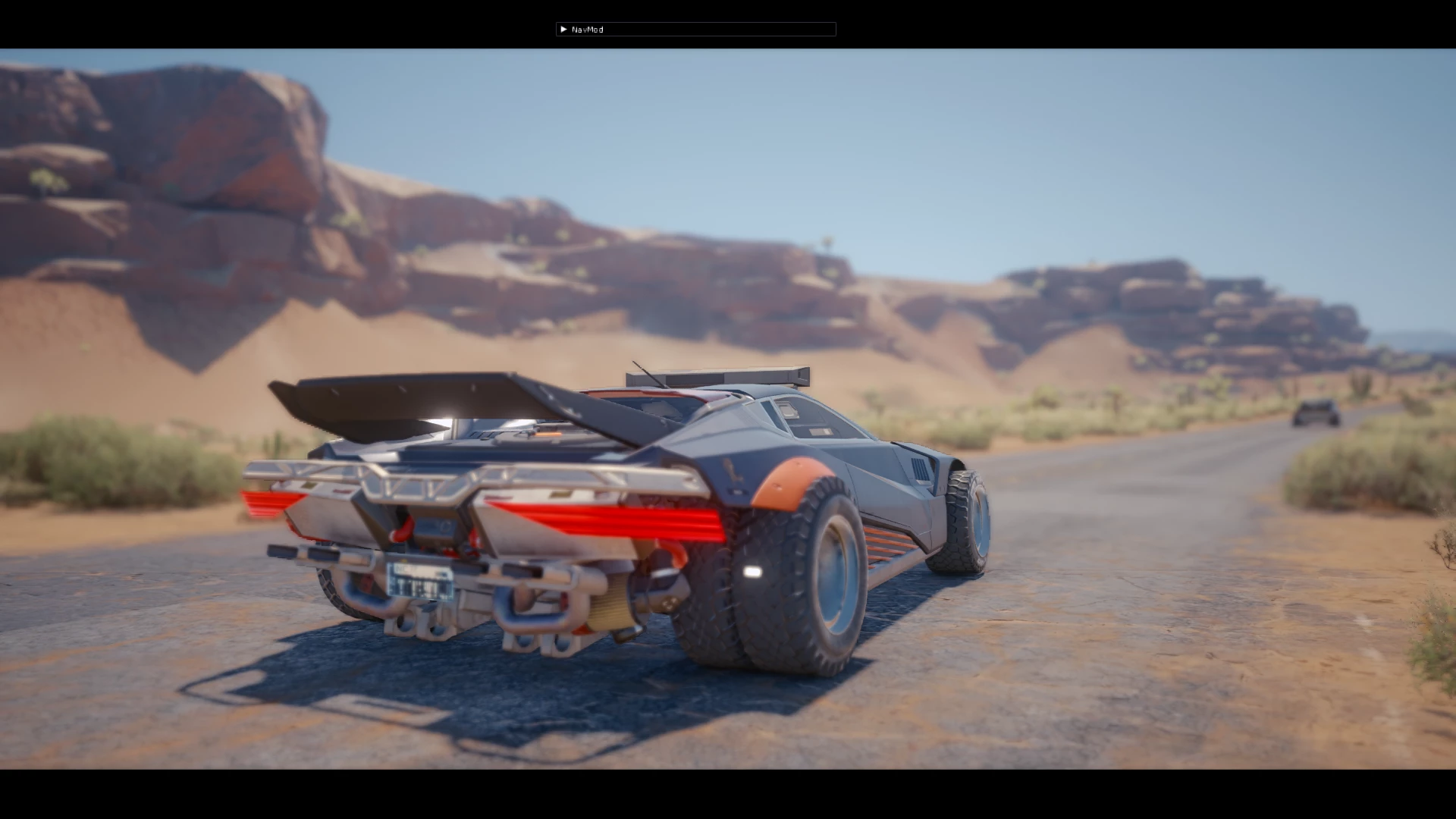Click the NavMod title text

click(588, 29)
